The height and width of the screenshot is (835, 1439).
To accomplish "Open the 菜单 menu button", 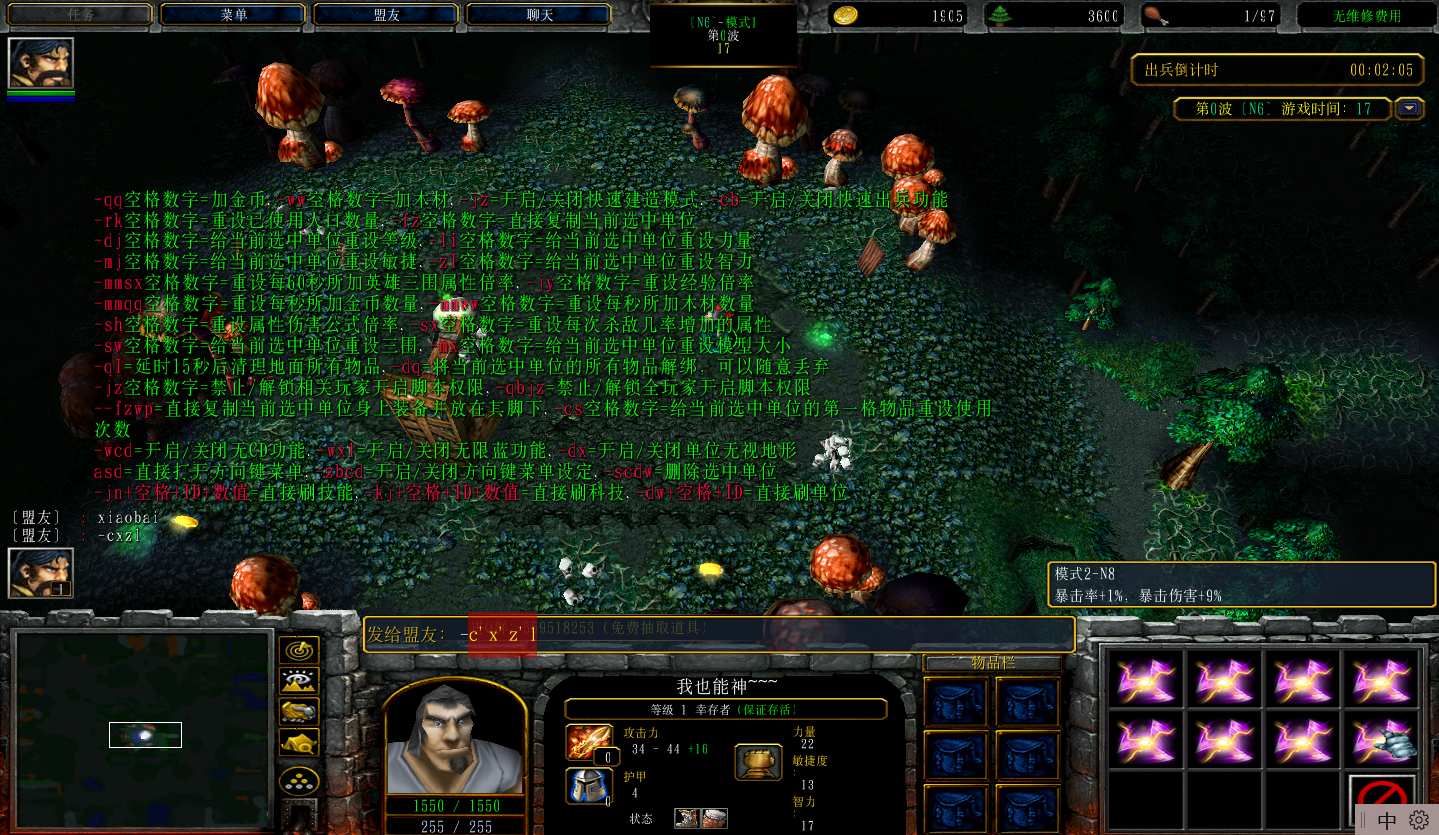I will [x=232, y=15].
